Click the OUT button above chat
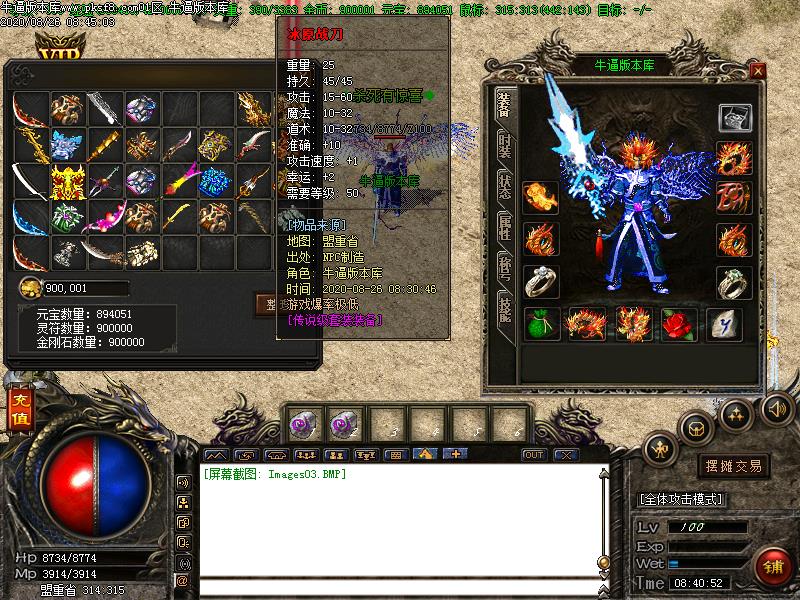The height and width of the screenshot is (600, 800). point(534,455)
